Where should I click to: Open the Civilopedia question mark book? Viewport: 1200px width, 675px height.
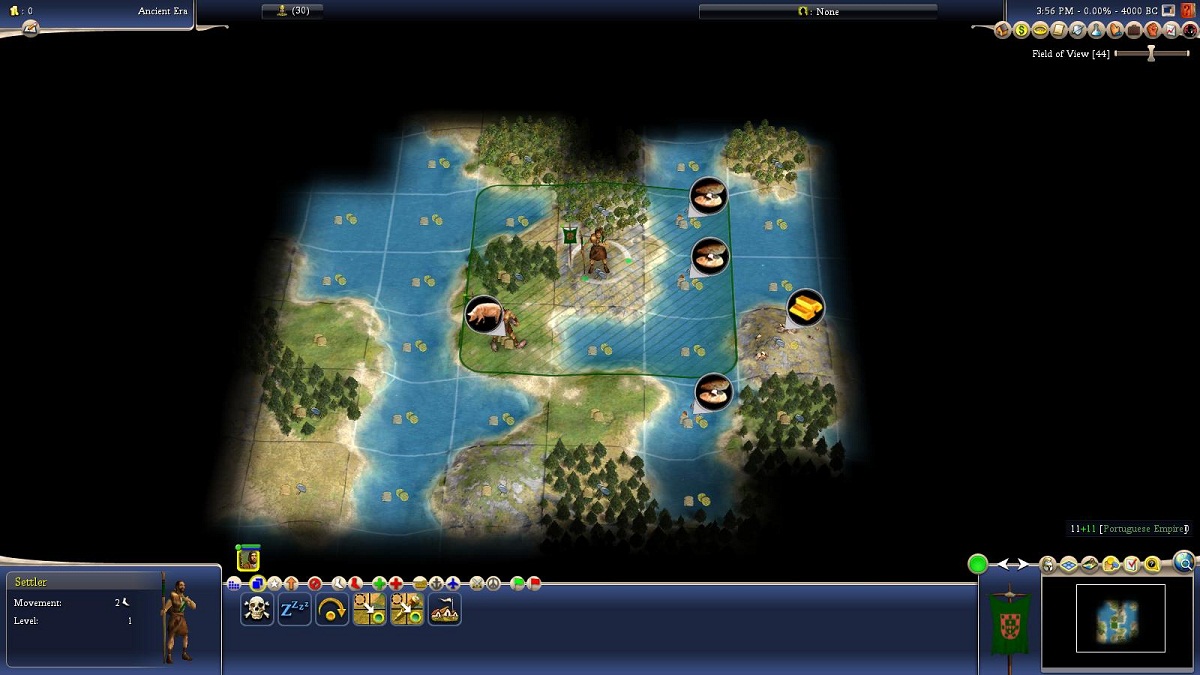1187,11
